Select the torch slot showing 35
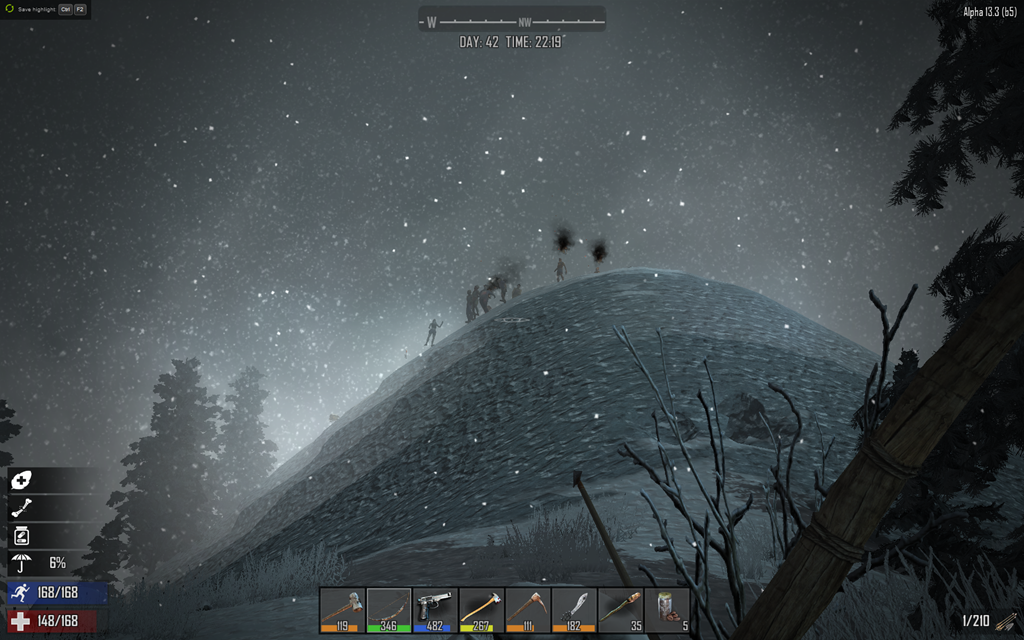The image size is (1024, 640). [x=621, y=609]
